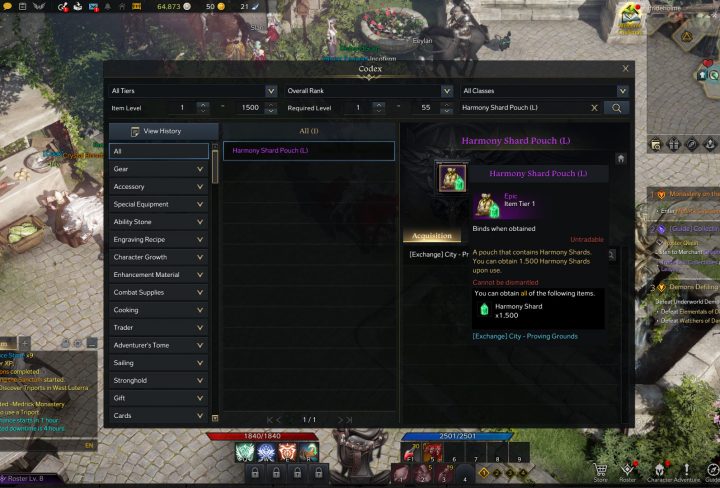Close the Codex window
Image resolution: width=720 pixels, height=488 pixels.
tap(626, 68)
